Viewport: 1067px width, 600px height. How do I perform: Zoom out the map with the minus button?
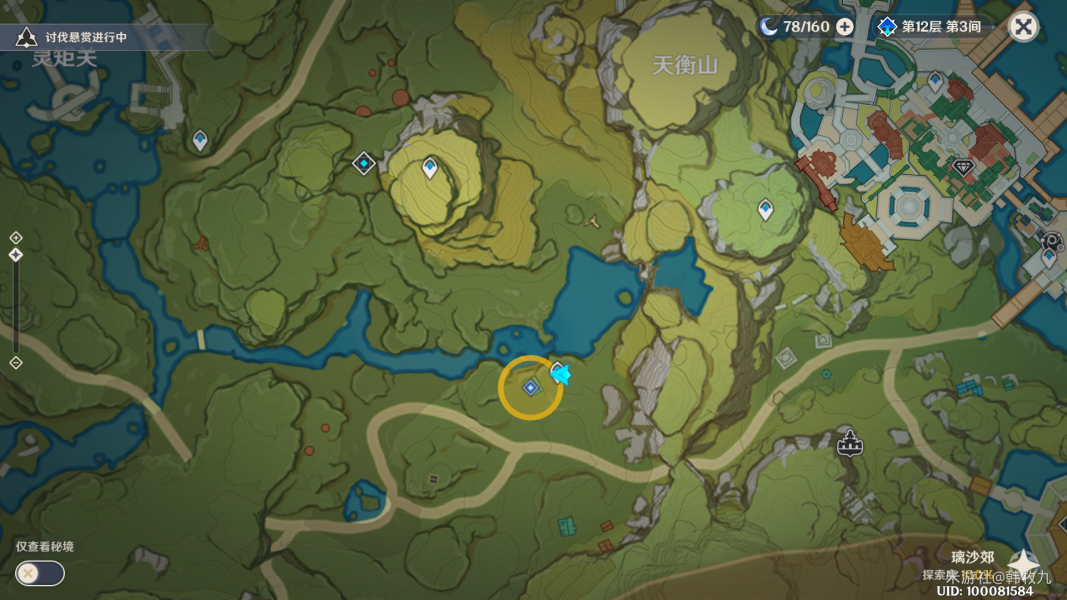point(16,362)
